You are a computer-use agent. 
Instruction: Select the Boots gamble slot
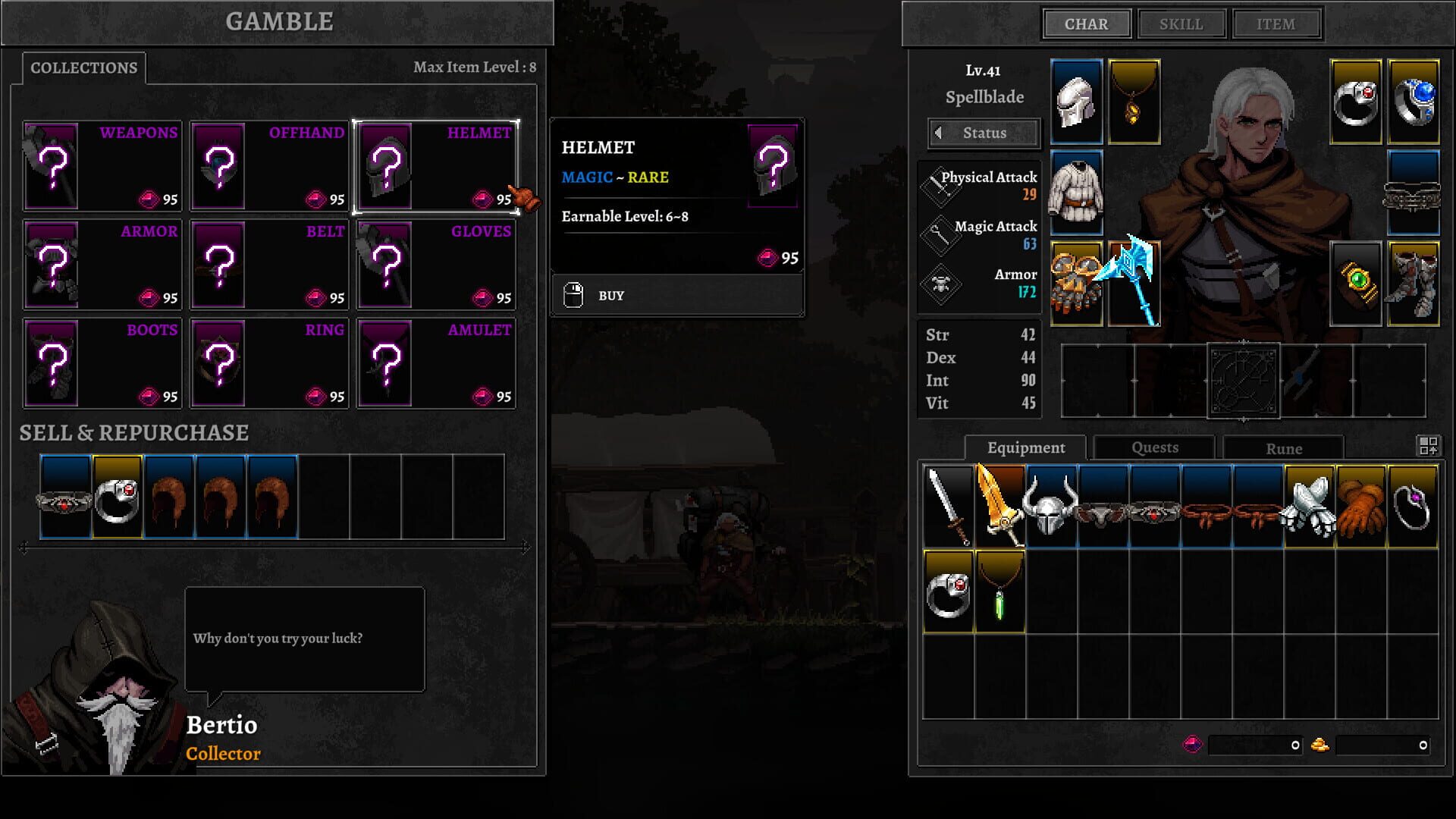pos(52,364)
